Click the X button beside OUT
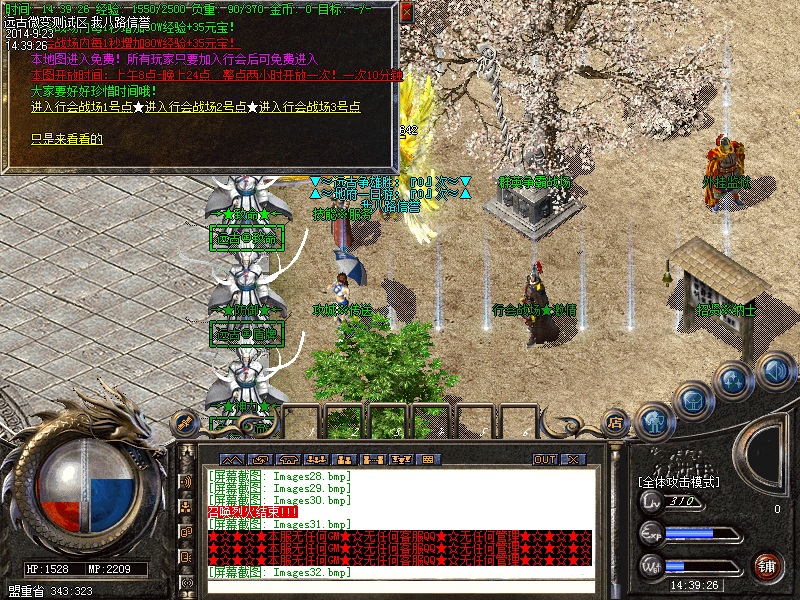Viewport: 800px width, 600px height. tap(572, 459)
